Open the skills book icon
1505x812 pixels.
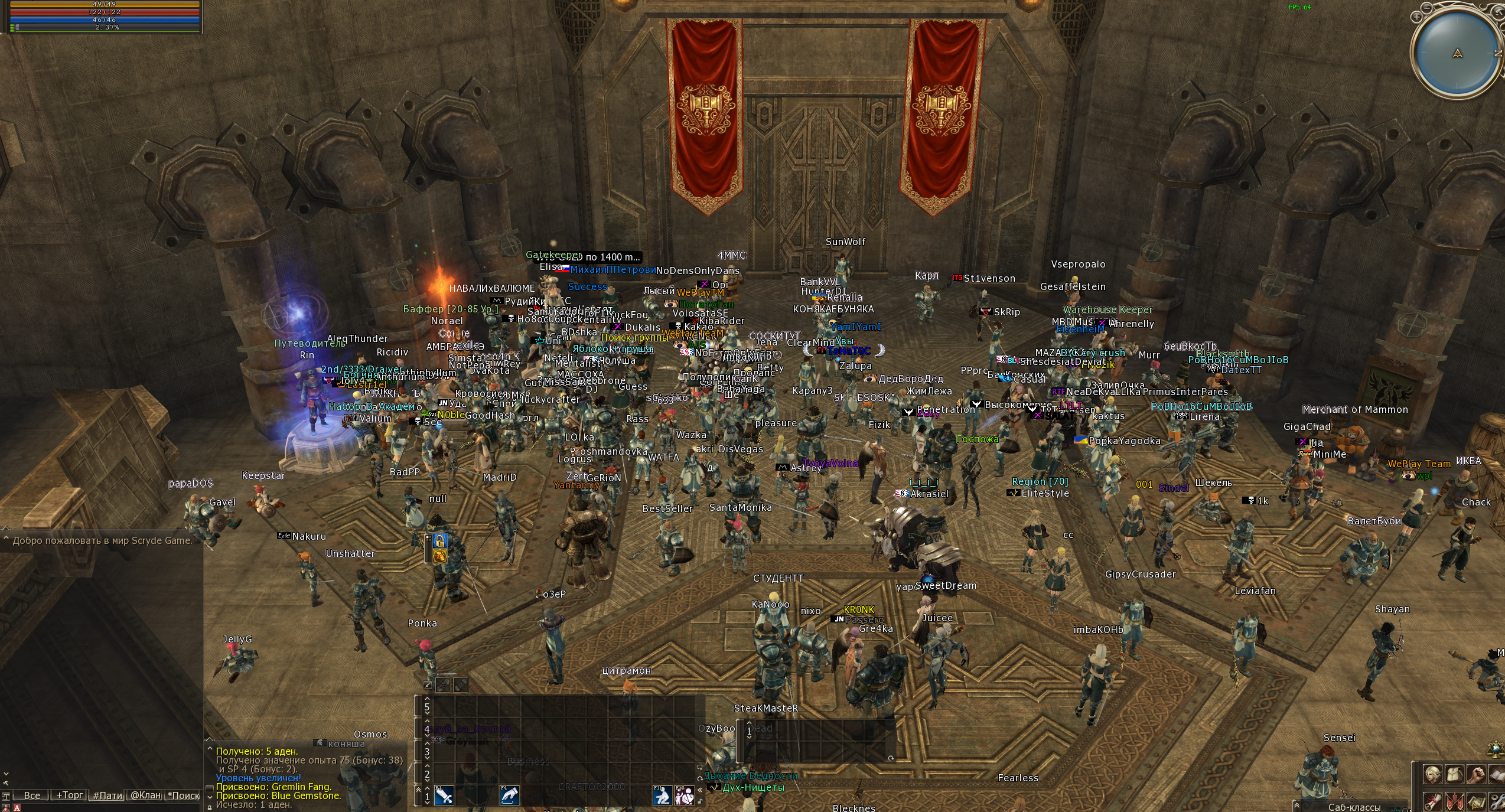(1497, 774)
